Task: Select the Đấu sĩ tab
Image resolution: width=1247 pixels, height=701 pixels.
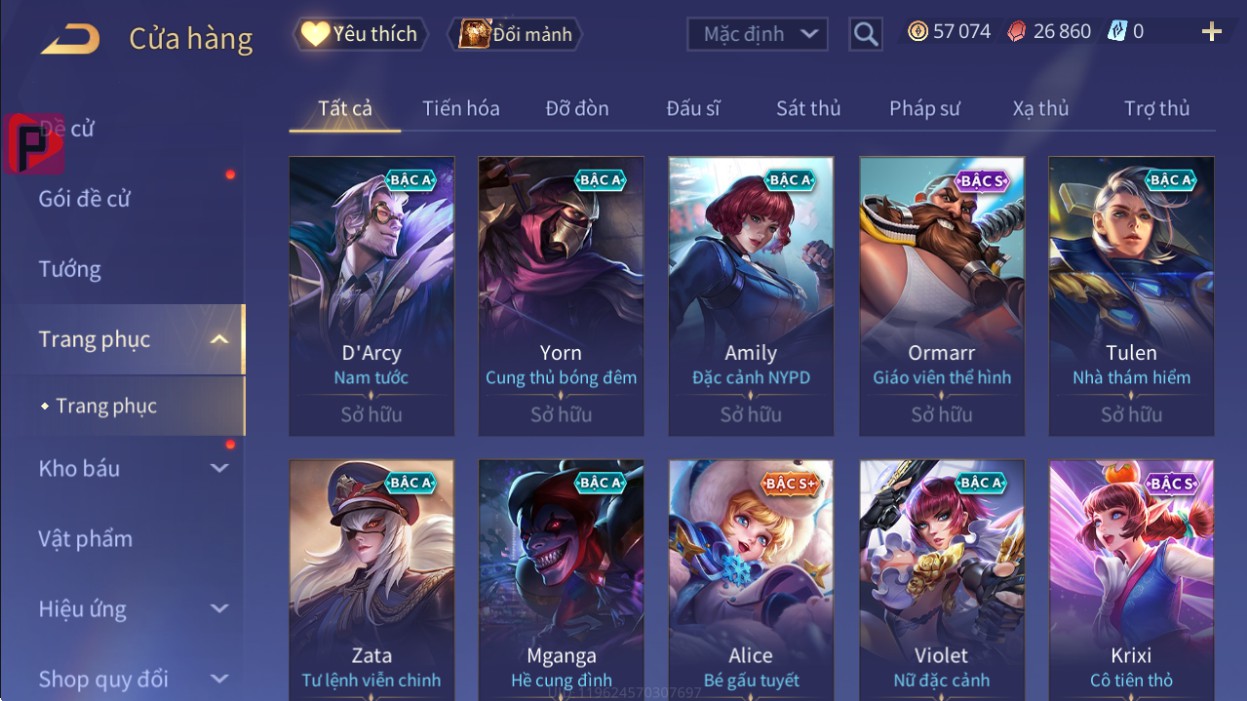Action: coord(693,108)
